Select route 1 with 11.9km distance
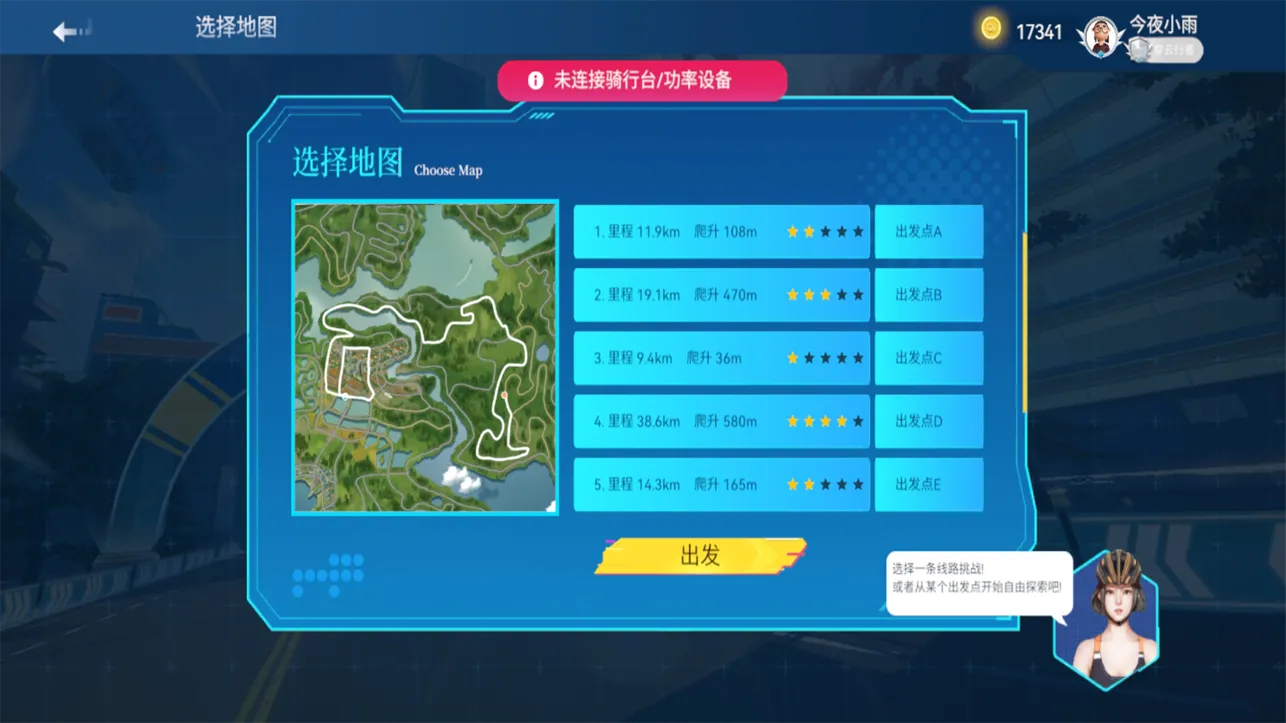 (x=720, y=231)
